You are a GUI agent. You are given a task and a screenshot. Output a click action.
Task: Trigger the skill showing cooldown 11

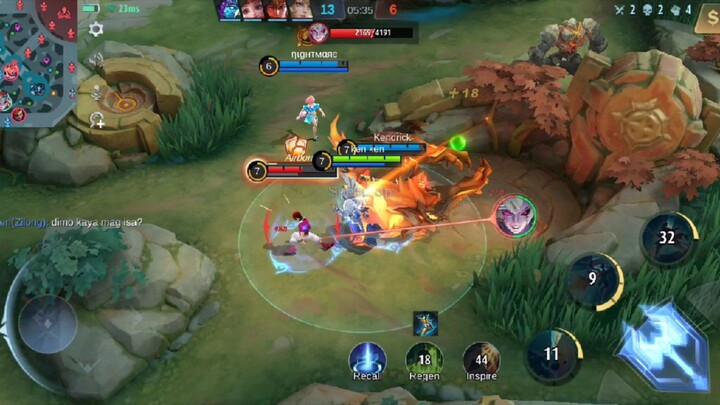[x=553, y=354]
